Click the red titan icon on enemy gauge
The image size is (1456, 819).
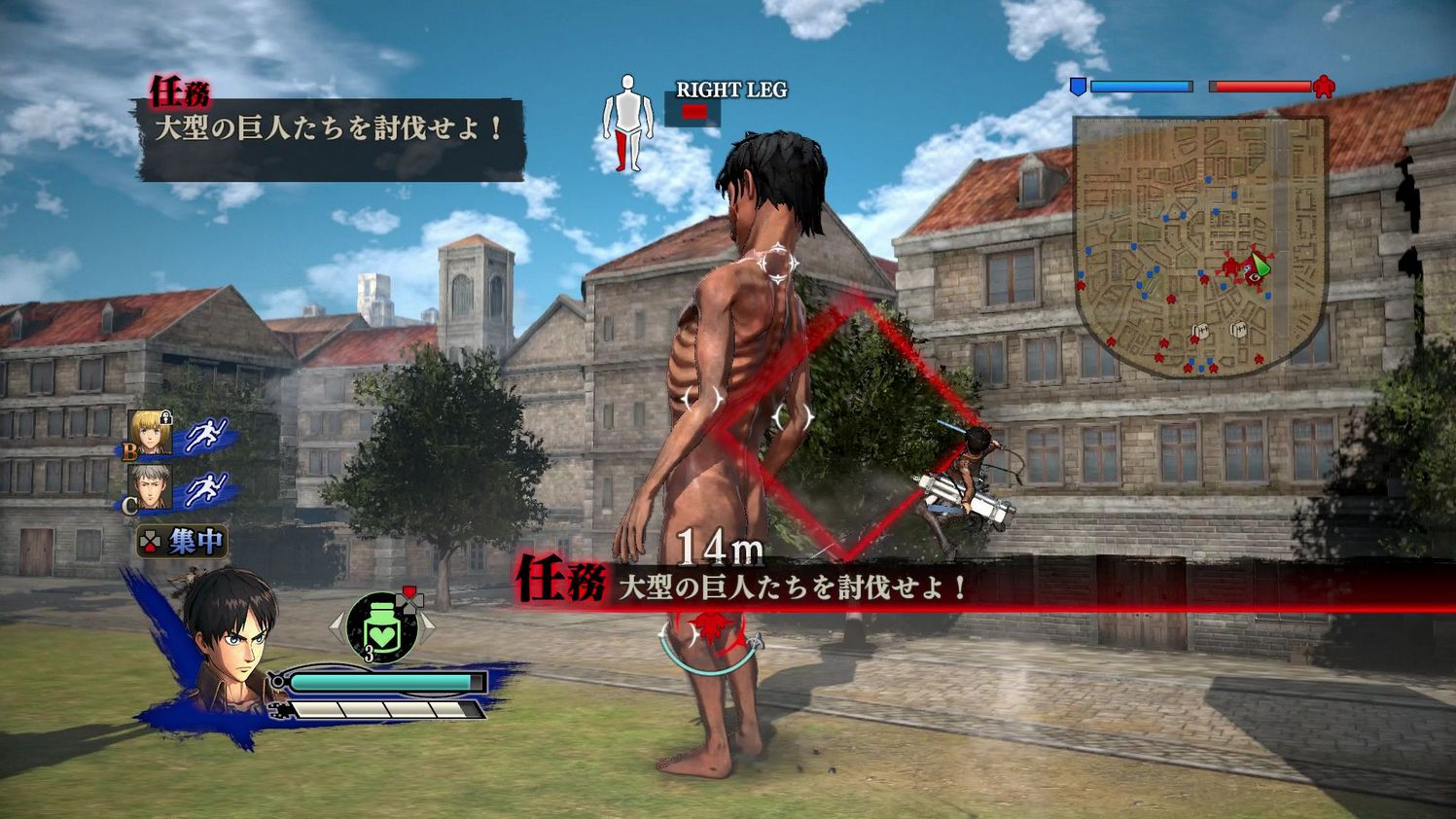(1322, 87)
